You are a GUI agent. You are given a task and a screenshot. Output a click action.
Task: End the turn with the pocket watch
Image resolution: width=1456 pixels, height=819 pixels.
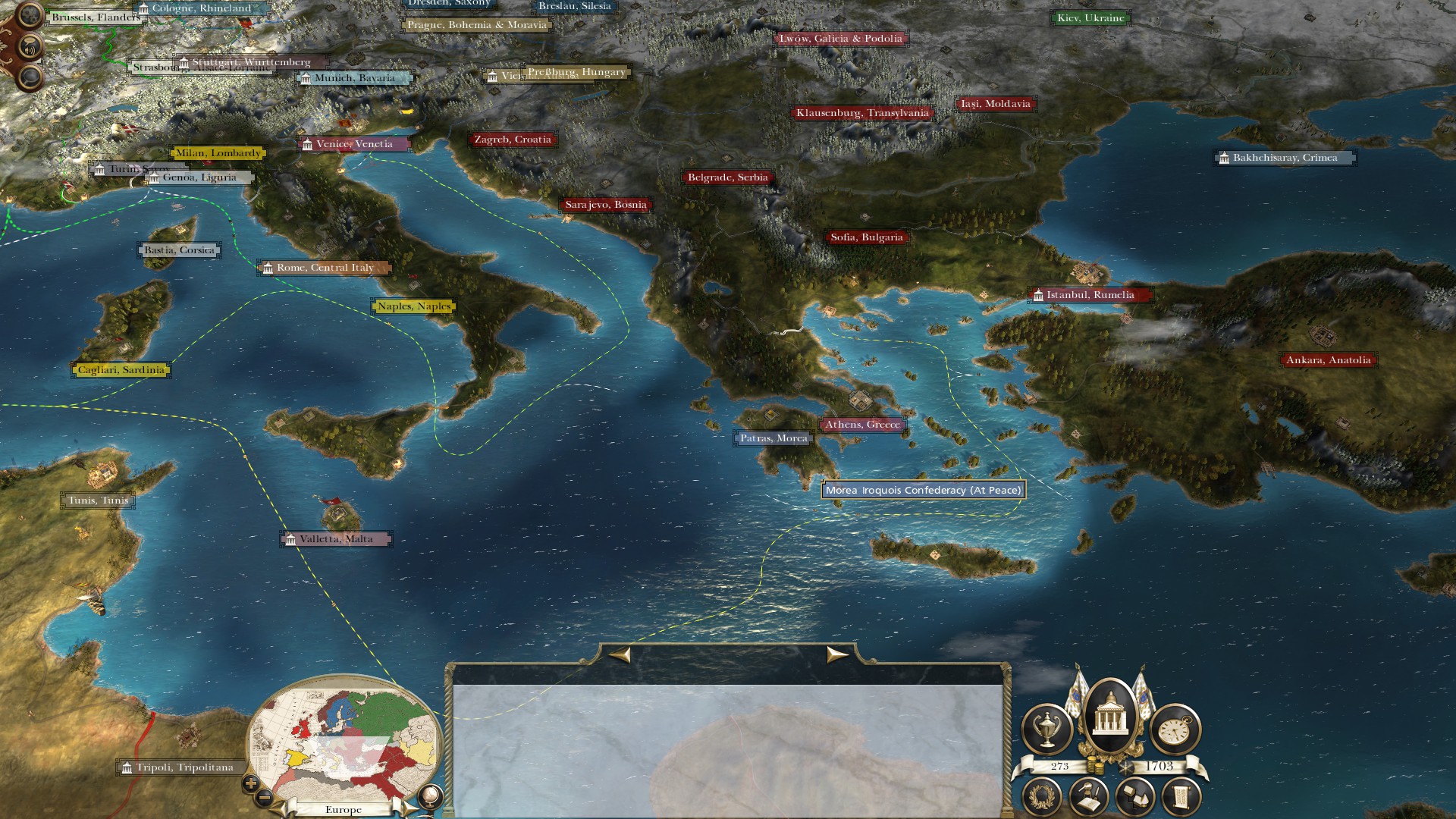tap(1175, 729)
